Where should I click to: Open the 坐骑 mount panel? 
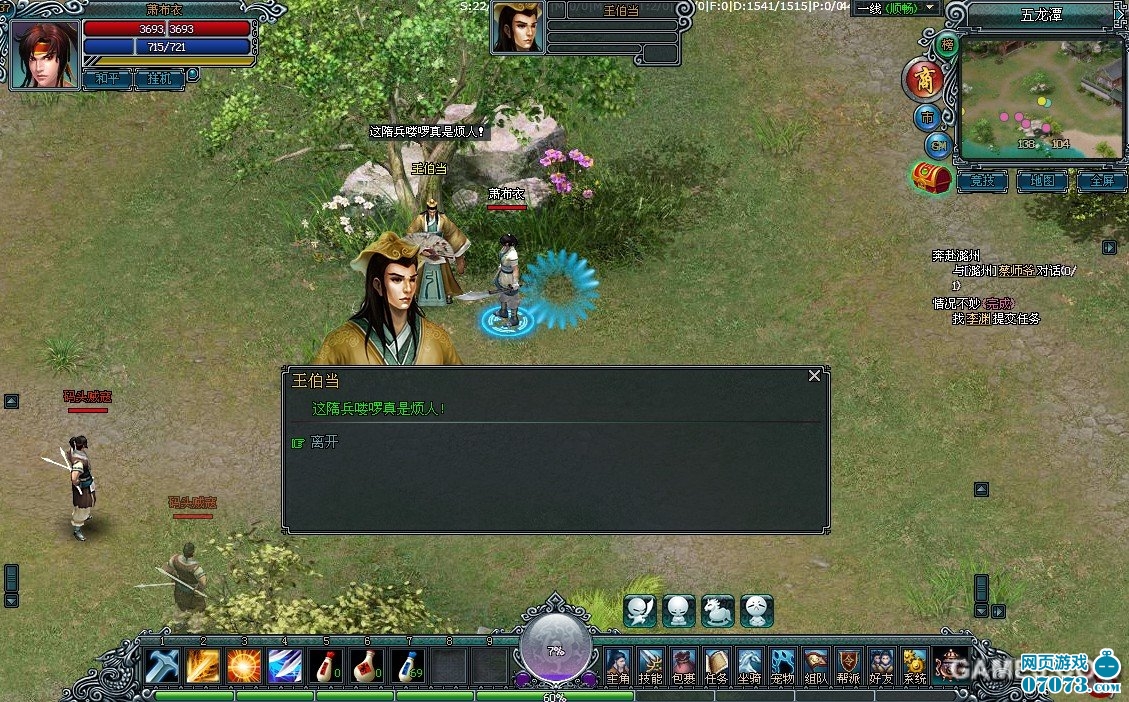click(749, 666)
